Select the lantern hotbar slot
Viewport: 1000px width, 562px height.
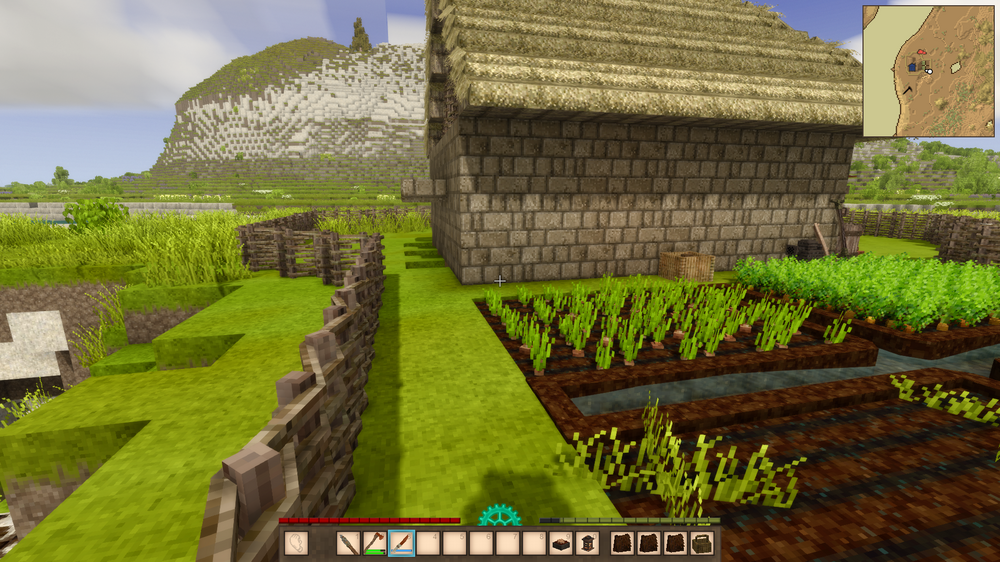pyautogui.click(x=588, y=543)
